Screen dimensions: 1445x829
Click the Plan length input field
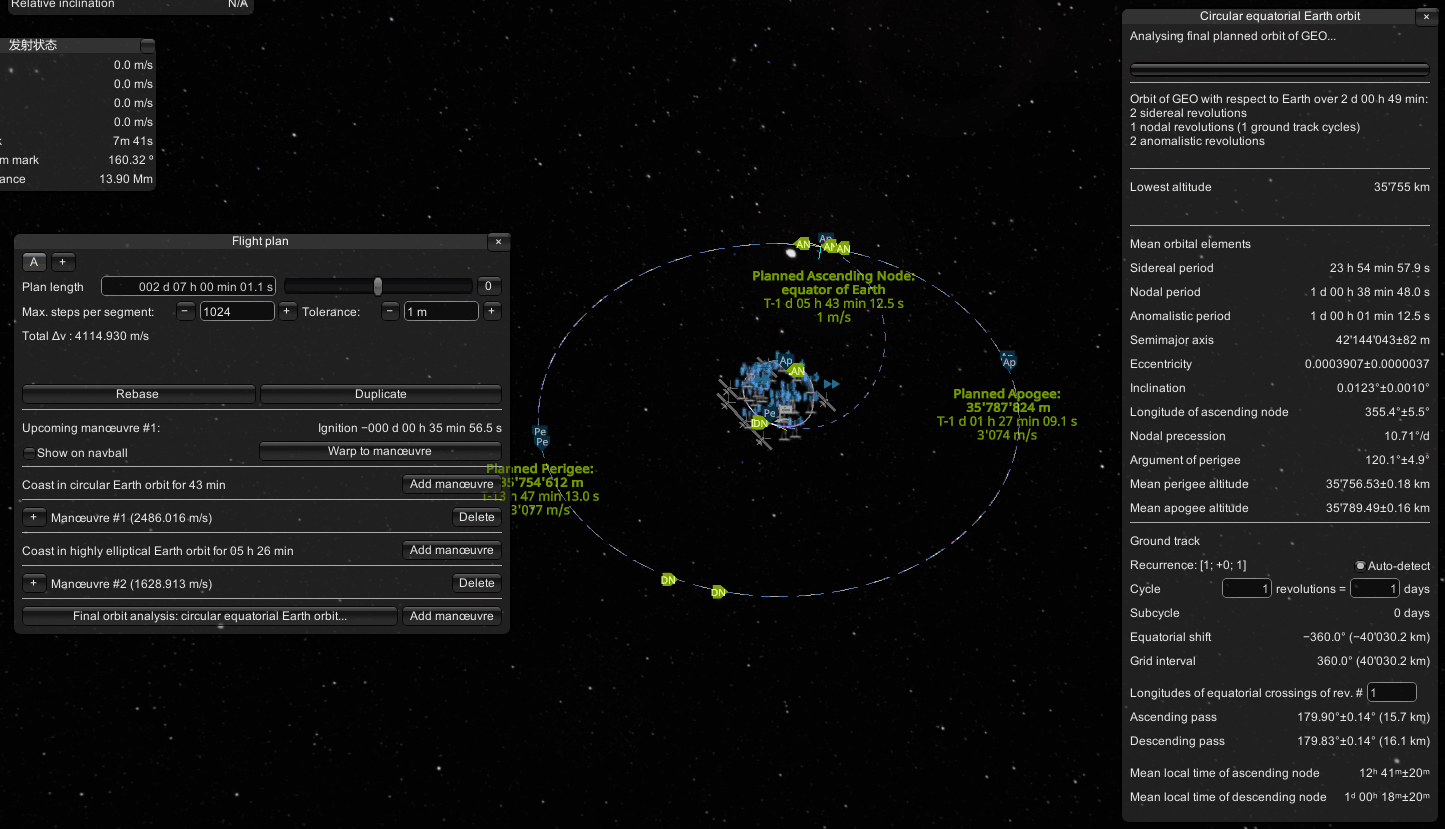point(188,287)
